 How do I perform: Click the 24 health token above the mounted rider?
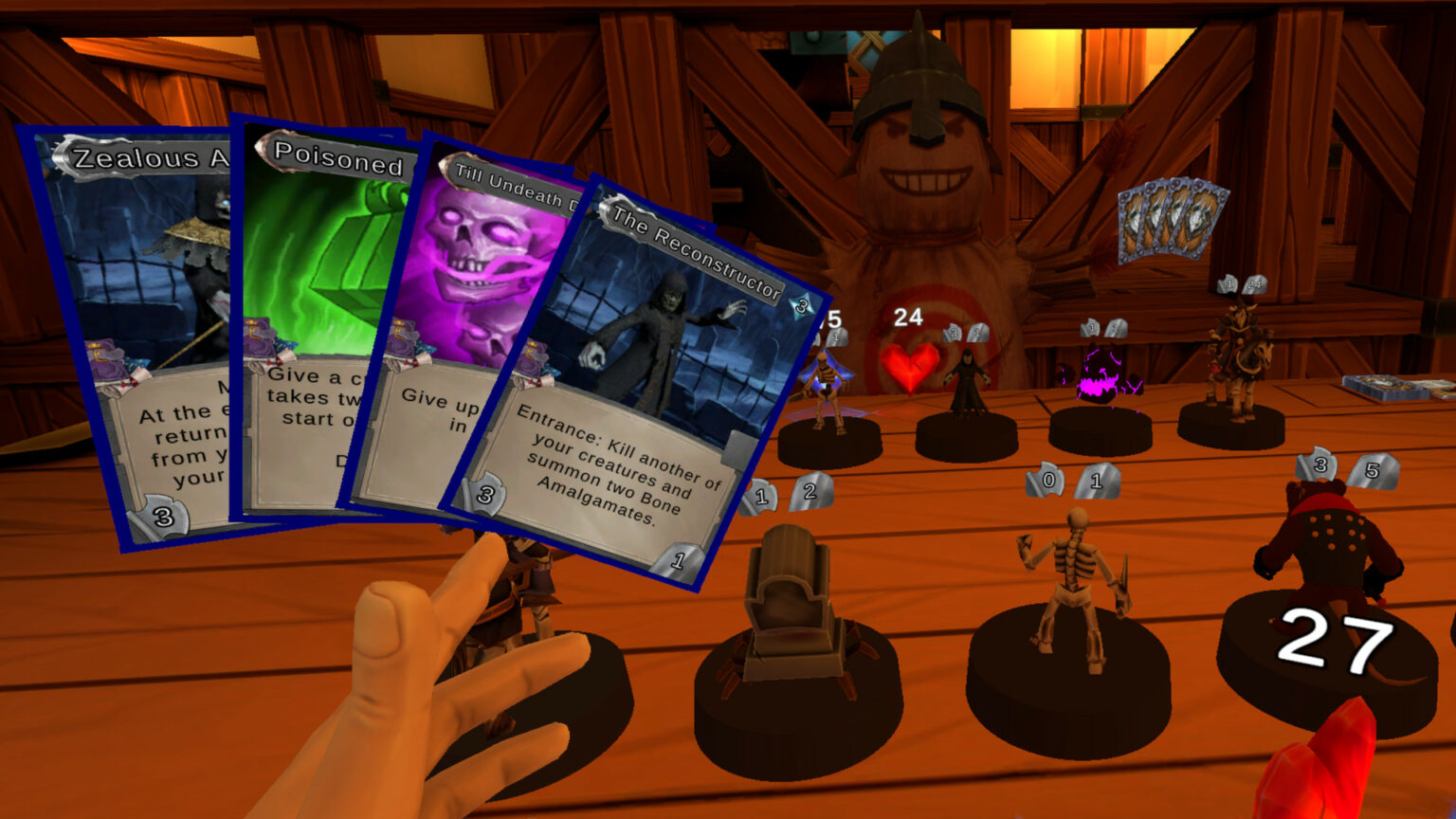pyautogui.click(x=1253, y=284)
